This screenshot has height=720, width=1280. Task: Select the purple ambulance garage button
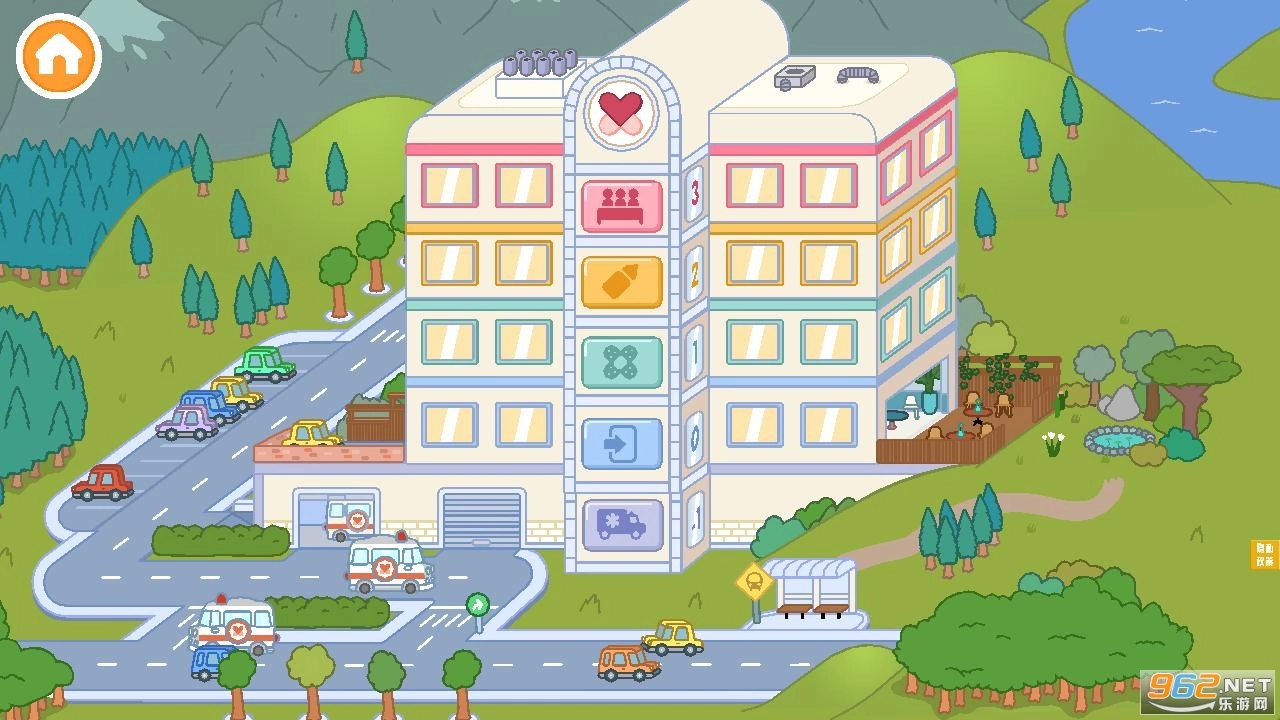[622, 523]
